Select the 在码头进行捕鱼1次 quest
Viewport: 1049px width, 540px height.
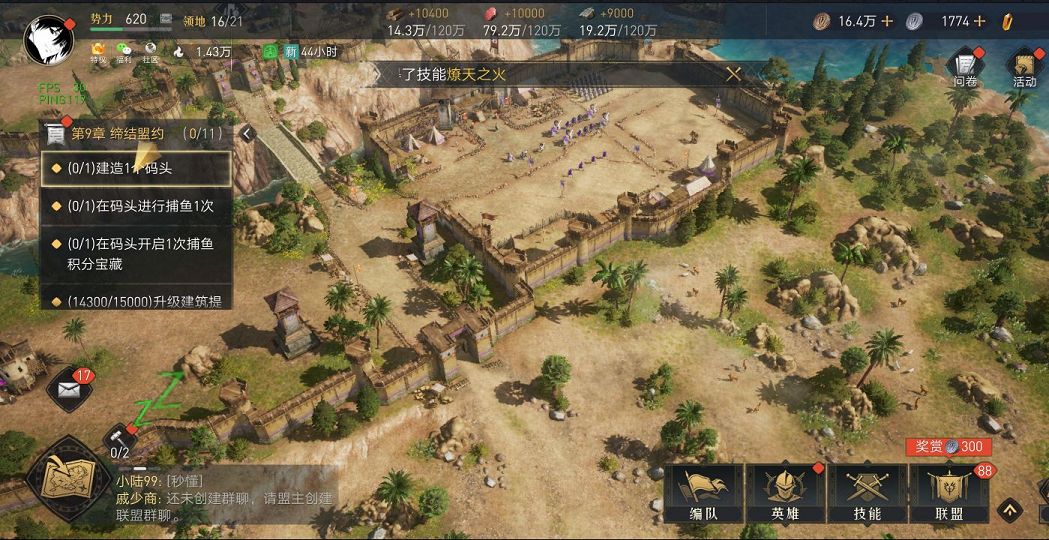(x=137, y=207)
